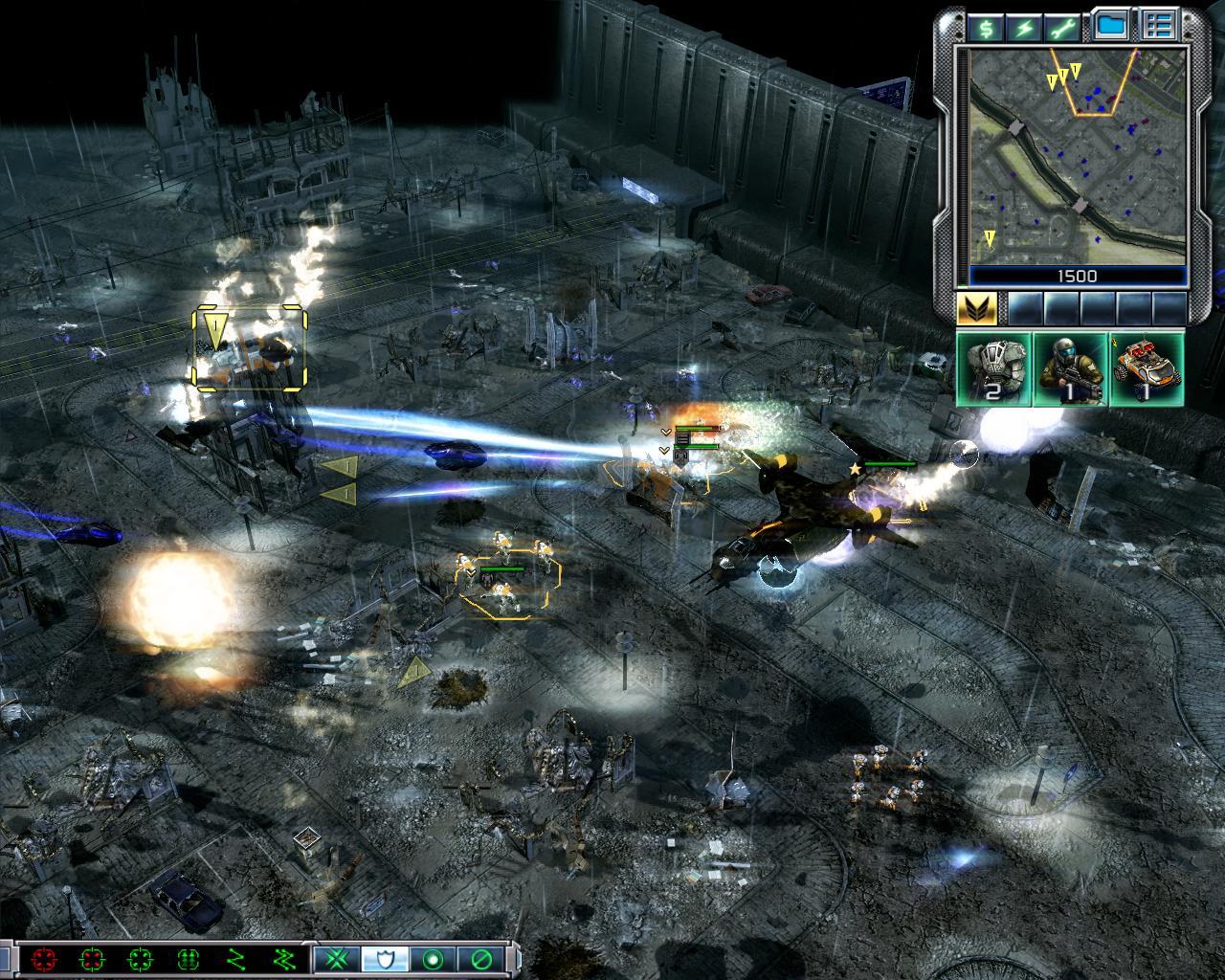
Task: Choose the rifleman infantry portrait
Action: click(x=1070, y=368)
